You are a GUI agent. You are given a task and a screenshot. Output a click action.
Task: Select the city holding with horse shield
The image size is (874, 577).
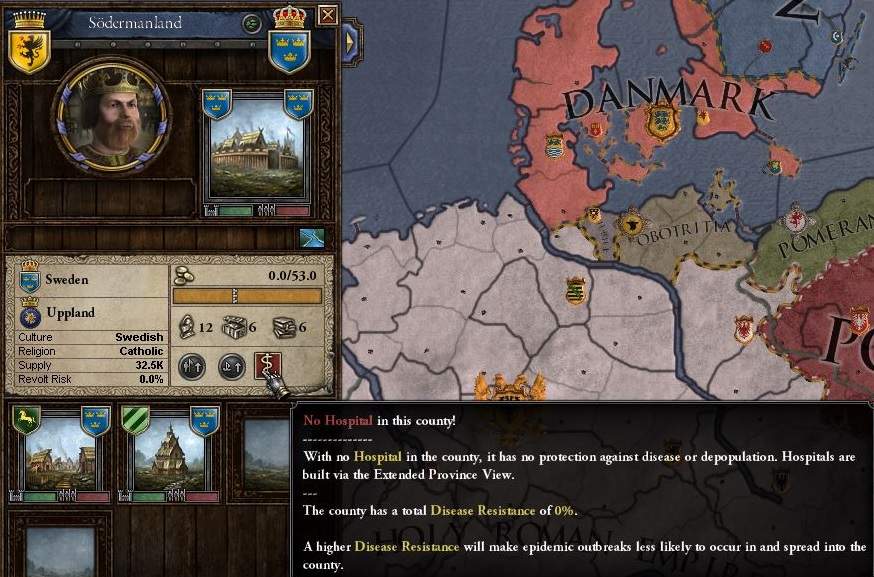tap(59, 452)
